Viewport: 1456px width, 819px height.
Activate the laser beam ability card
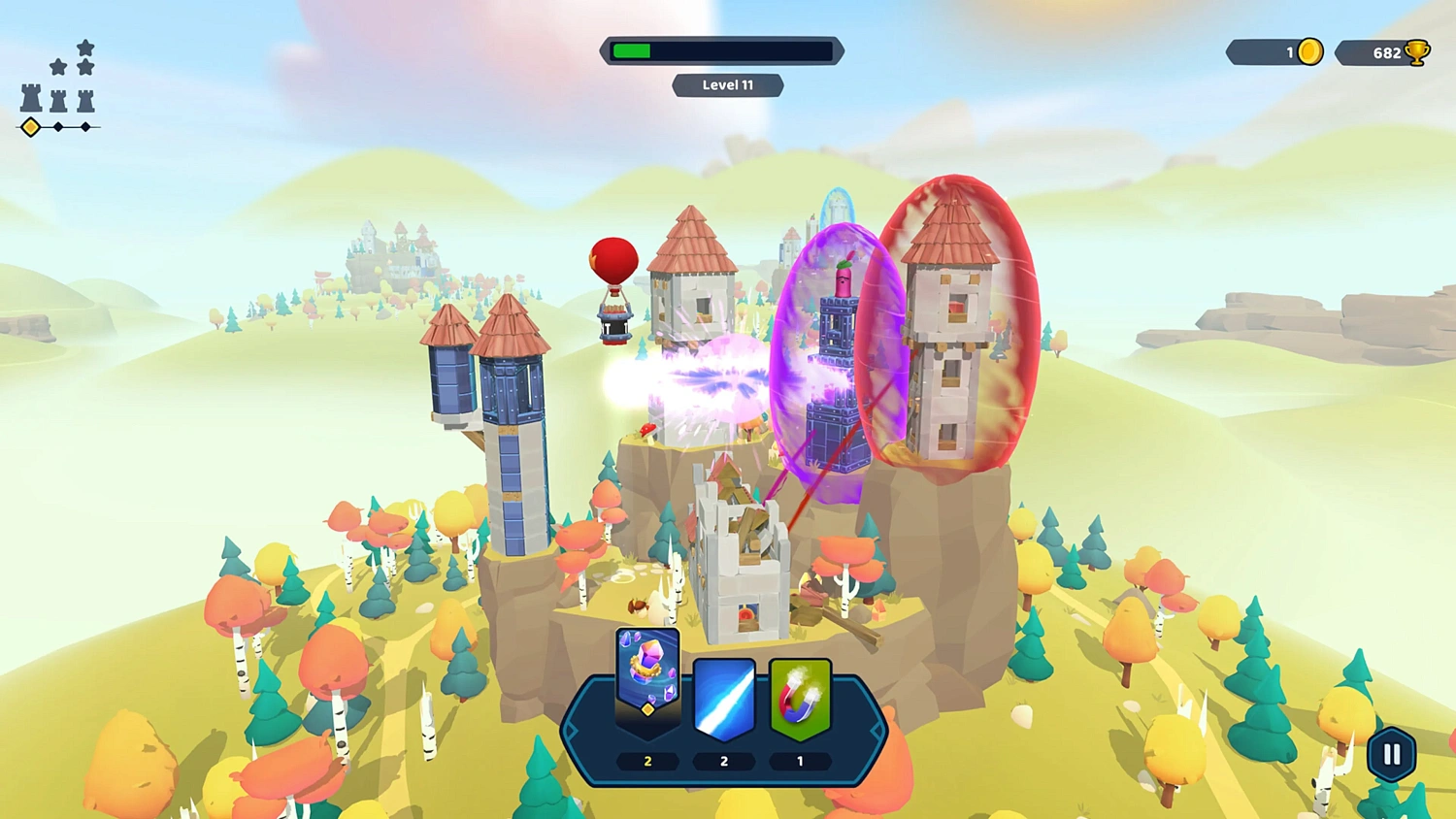coord(723,697)
